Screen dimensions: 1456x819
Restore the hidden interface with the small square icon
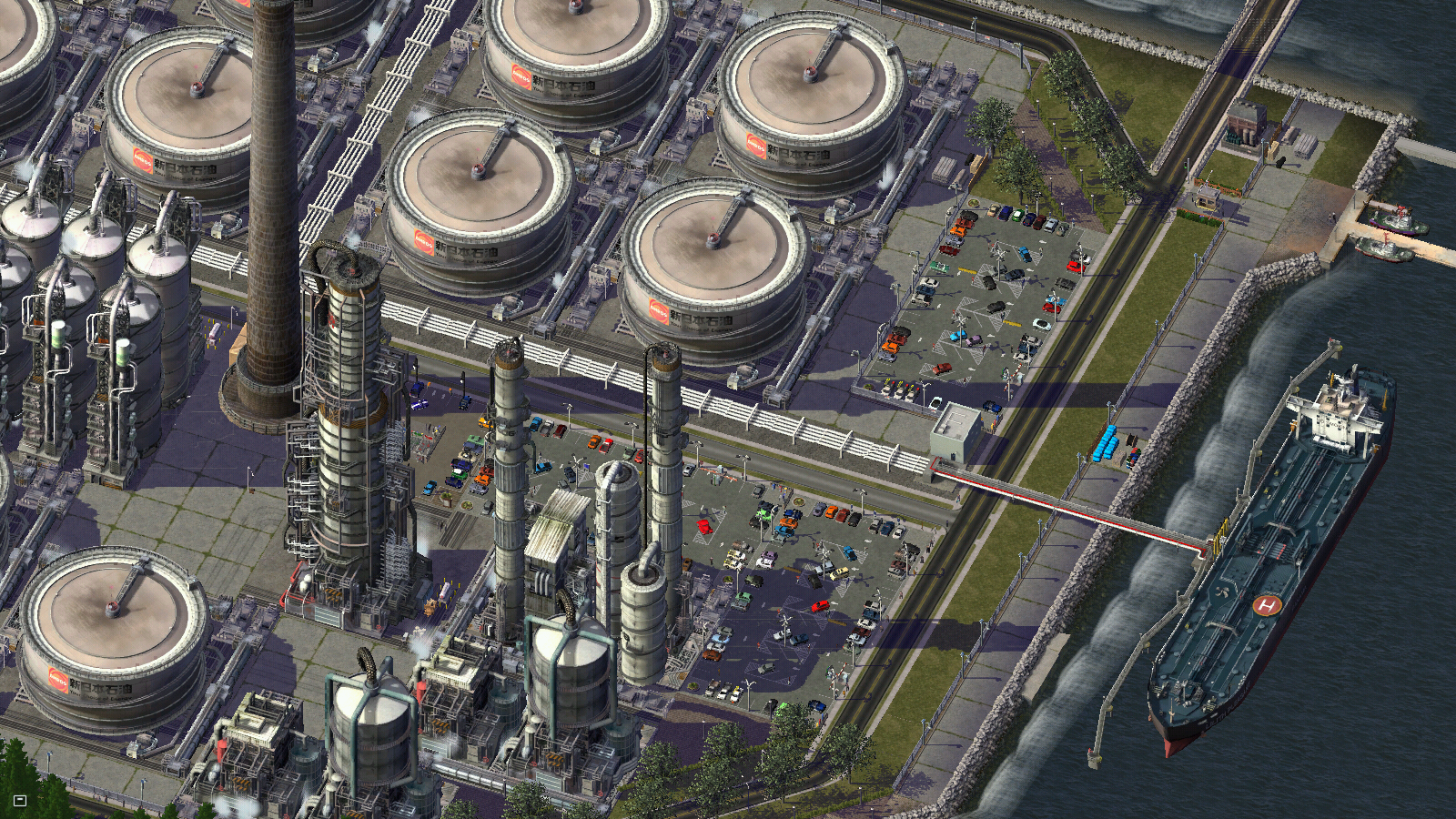20,801
